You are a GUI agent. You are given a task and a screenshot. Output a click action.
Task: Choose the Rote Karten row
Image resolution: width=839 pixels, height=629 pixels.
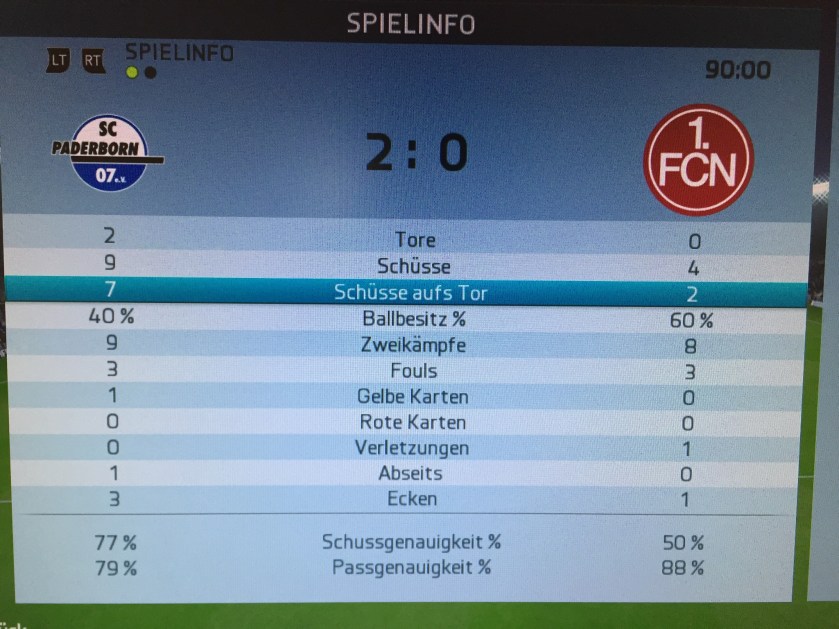coord(414,423)
